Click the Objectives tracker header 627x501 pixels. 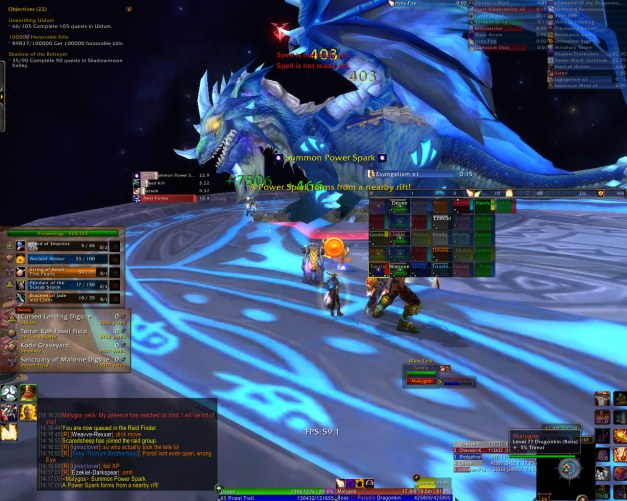click(x=21, y=9)
